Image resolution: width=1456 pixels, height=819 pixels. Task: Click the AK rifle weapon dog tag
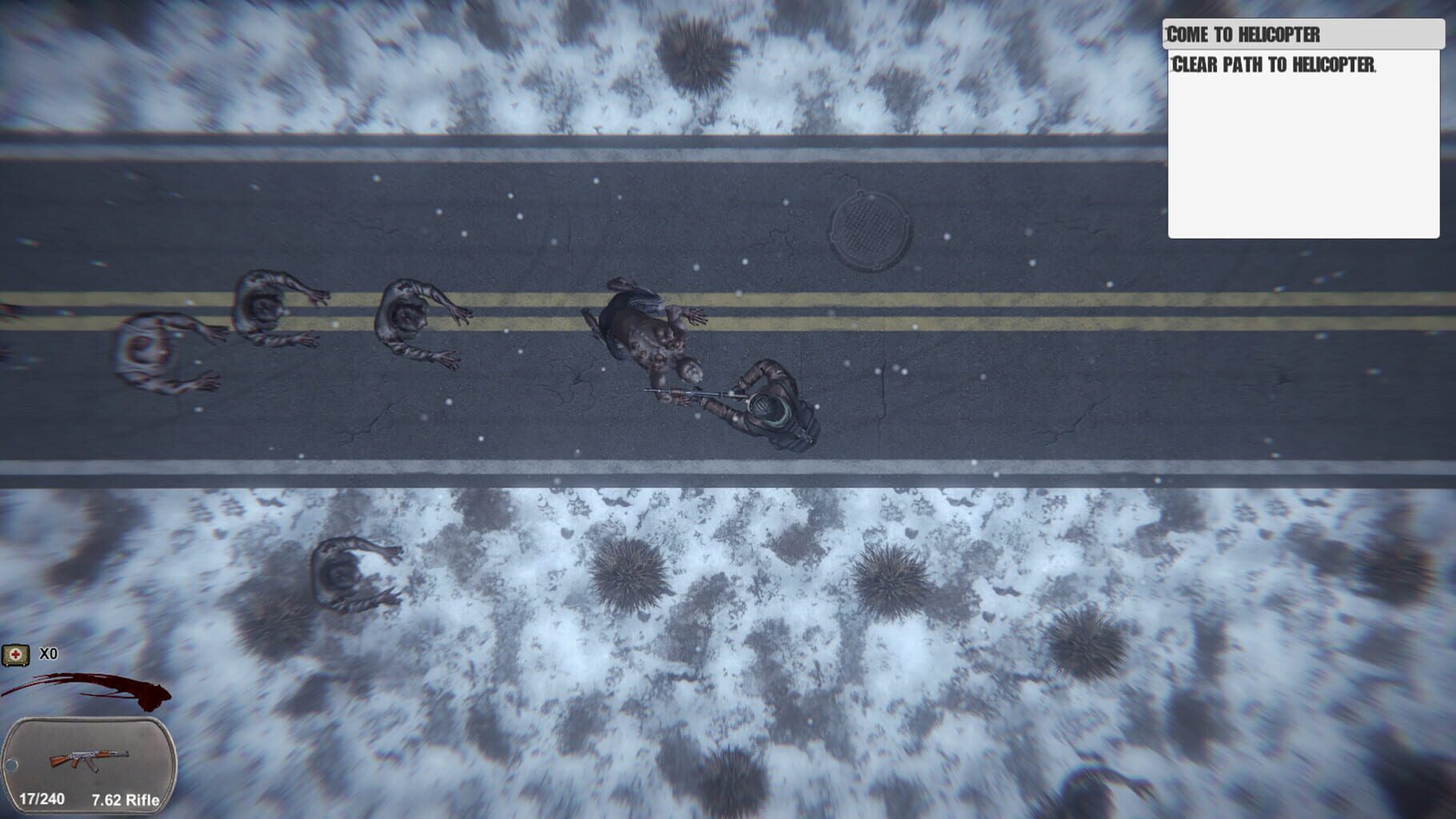pyautogui.click(x=89, y=765)
